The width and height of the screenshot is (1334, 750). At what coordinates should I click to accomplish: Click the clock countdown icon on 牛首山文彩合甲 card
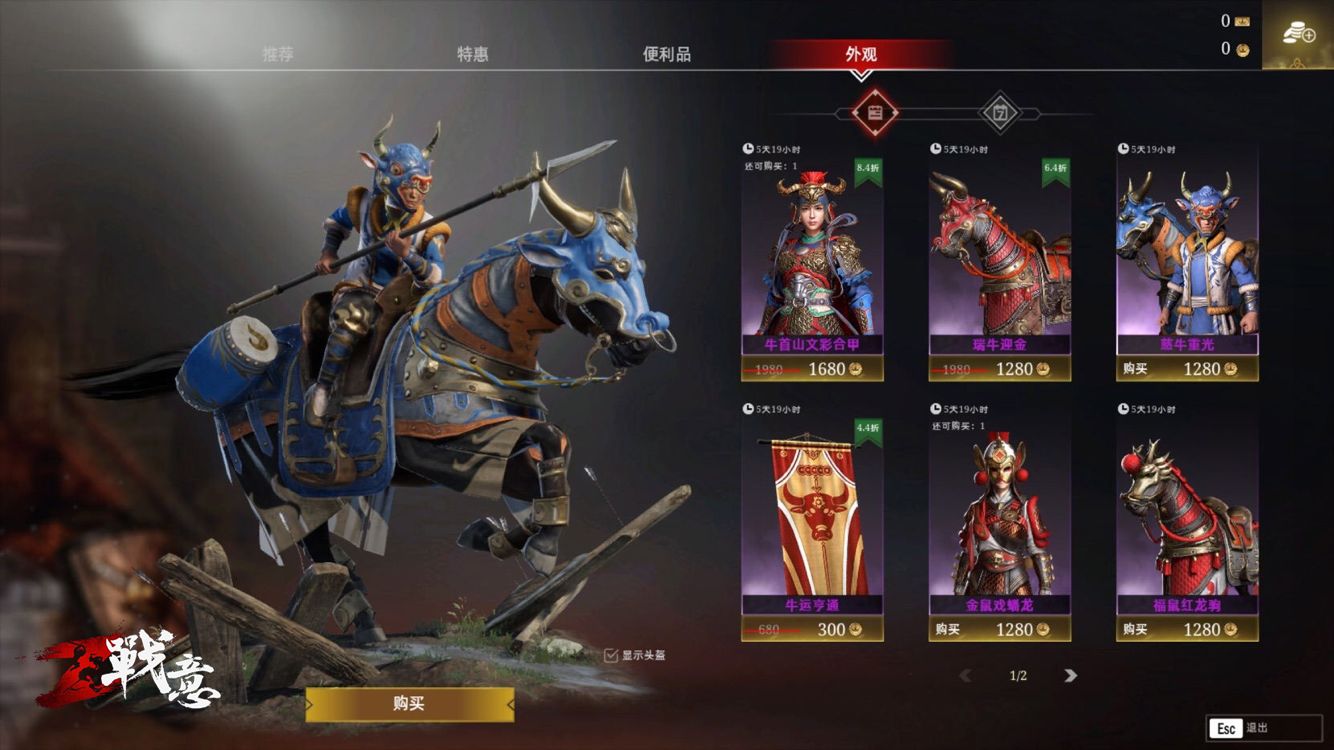point(751,145)
